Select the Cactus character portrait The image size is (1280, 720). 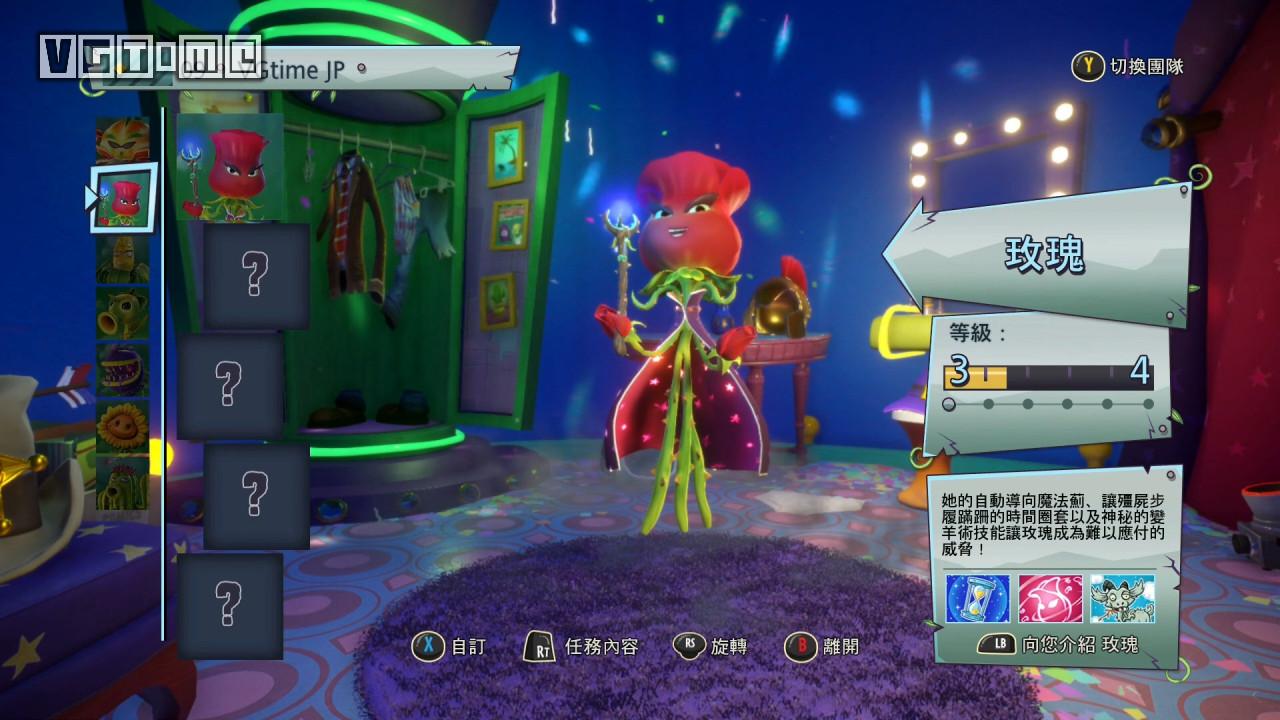coord(122,483)
